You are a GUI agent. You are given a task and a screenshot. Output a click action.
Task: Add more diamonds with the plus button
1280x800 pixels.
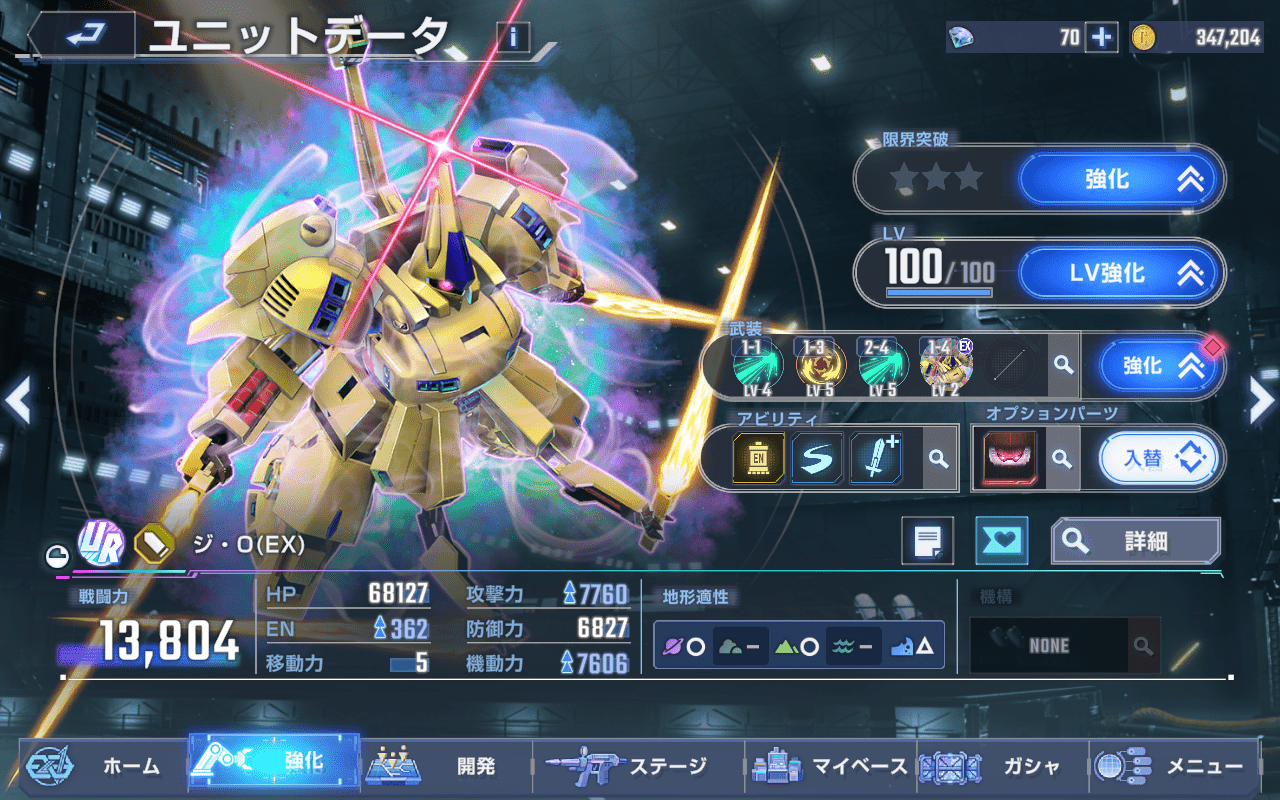click(x=1101, y=37)
